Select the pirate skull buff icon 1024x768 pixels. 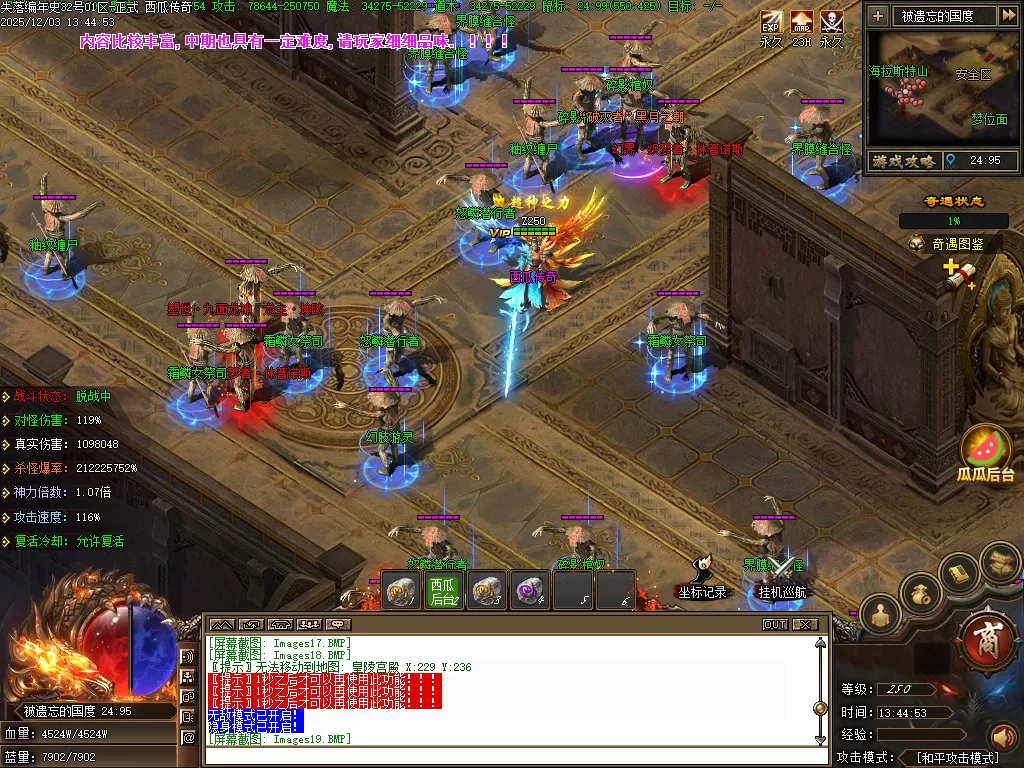click(831, 21)
